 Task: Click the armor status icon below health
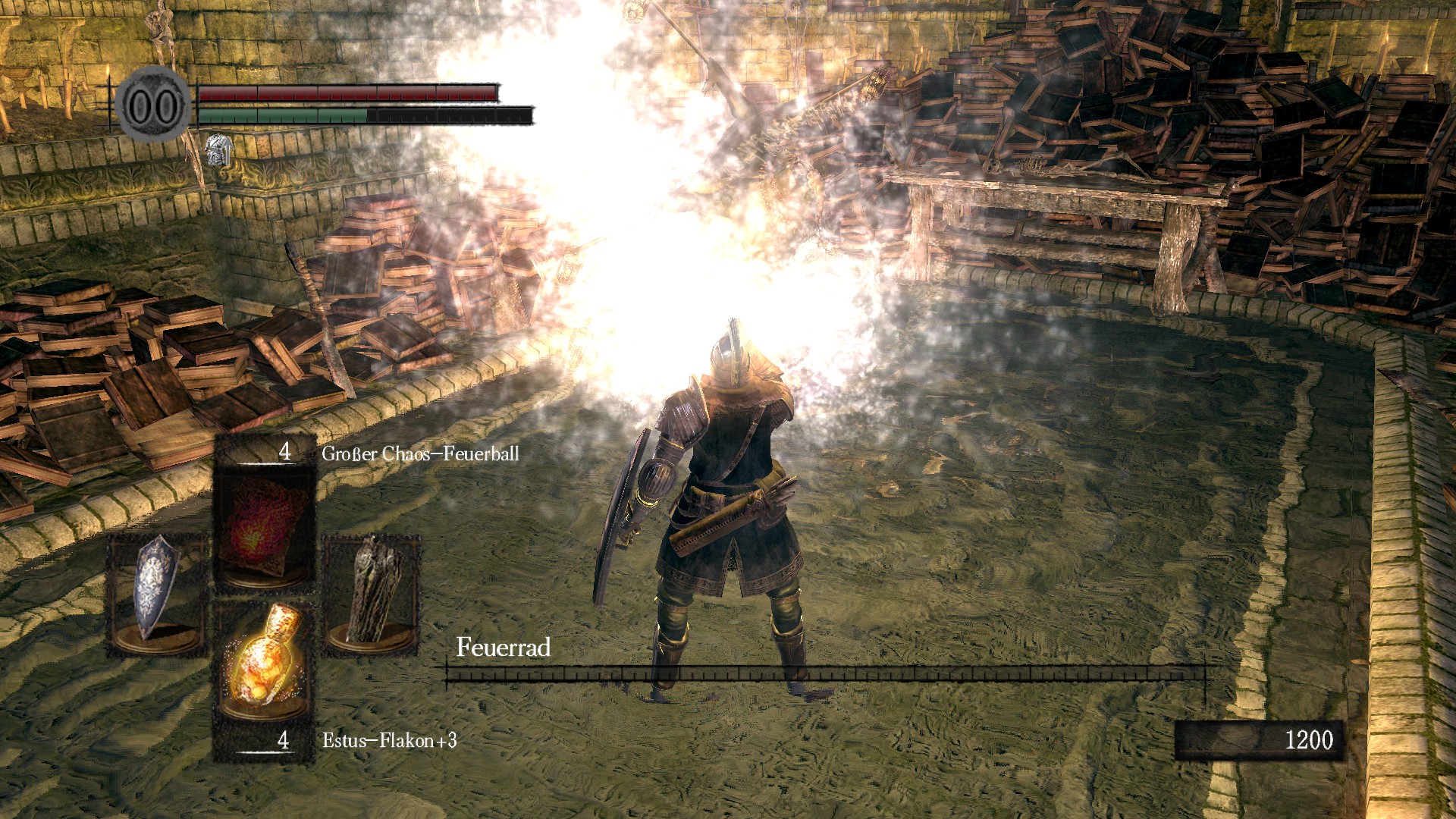pyautogui.click(x=218, y=150)
